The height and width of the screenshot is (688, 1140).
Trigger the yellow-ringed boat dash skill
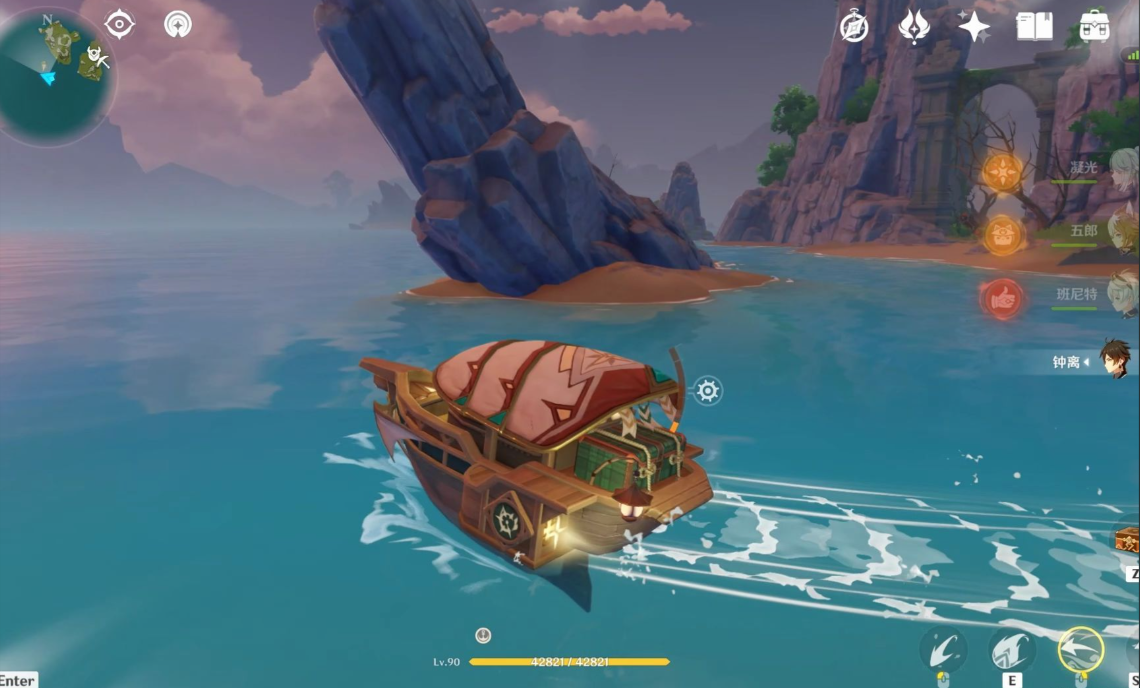click(x=1080, y=649)
